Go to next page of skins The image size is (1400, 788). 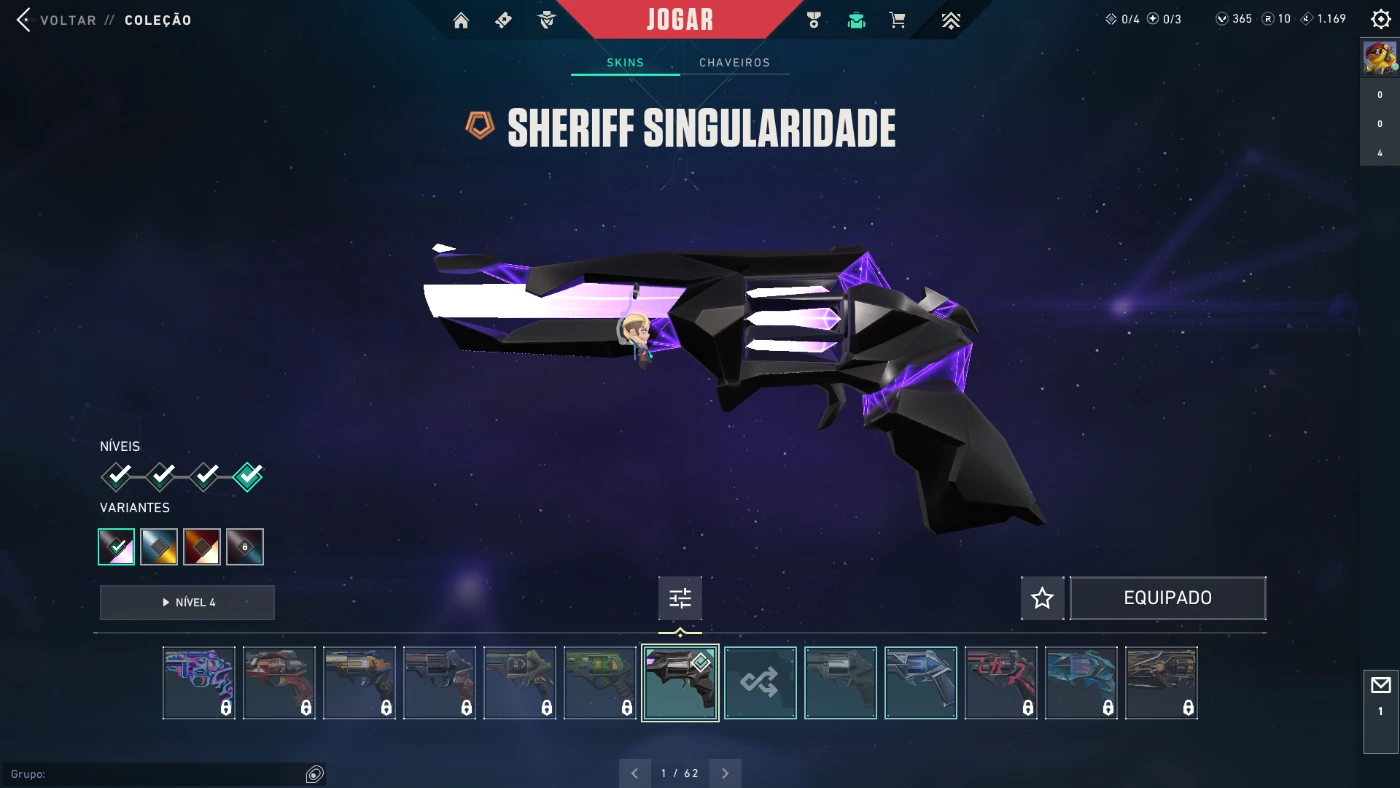point(725,773)
